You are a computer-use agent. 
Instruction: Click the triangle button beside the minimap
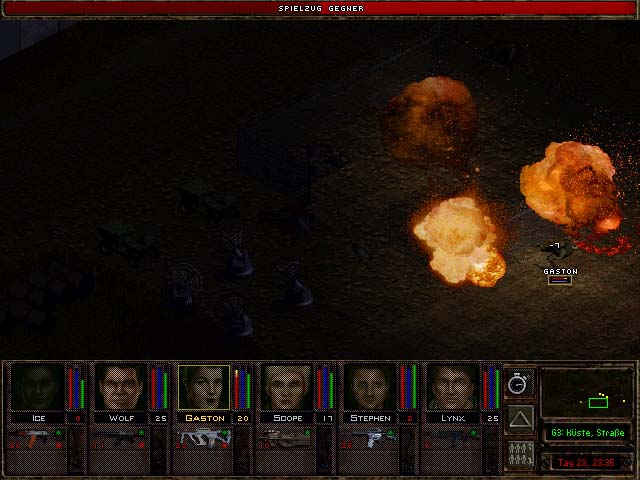519,417
